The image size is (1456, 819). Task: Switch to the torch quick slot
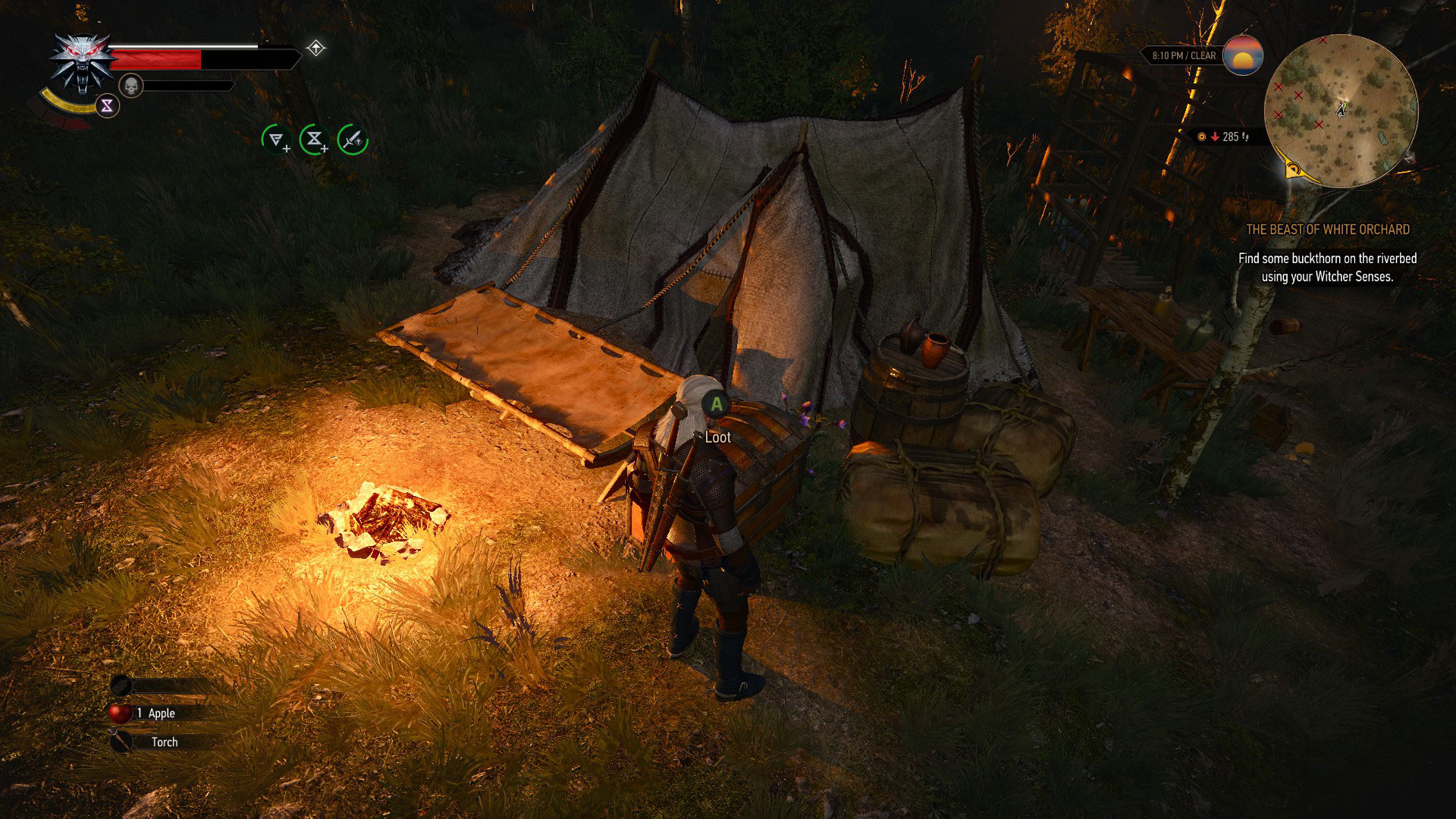121,742
